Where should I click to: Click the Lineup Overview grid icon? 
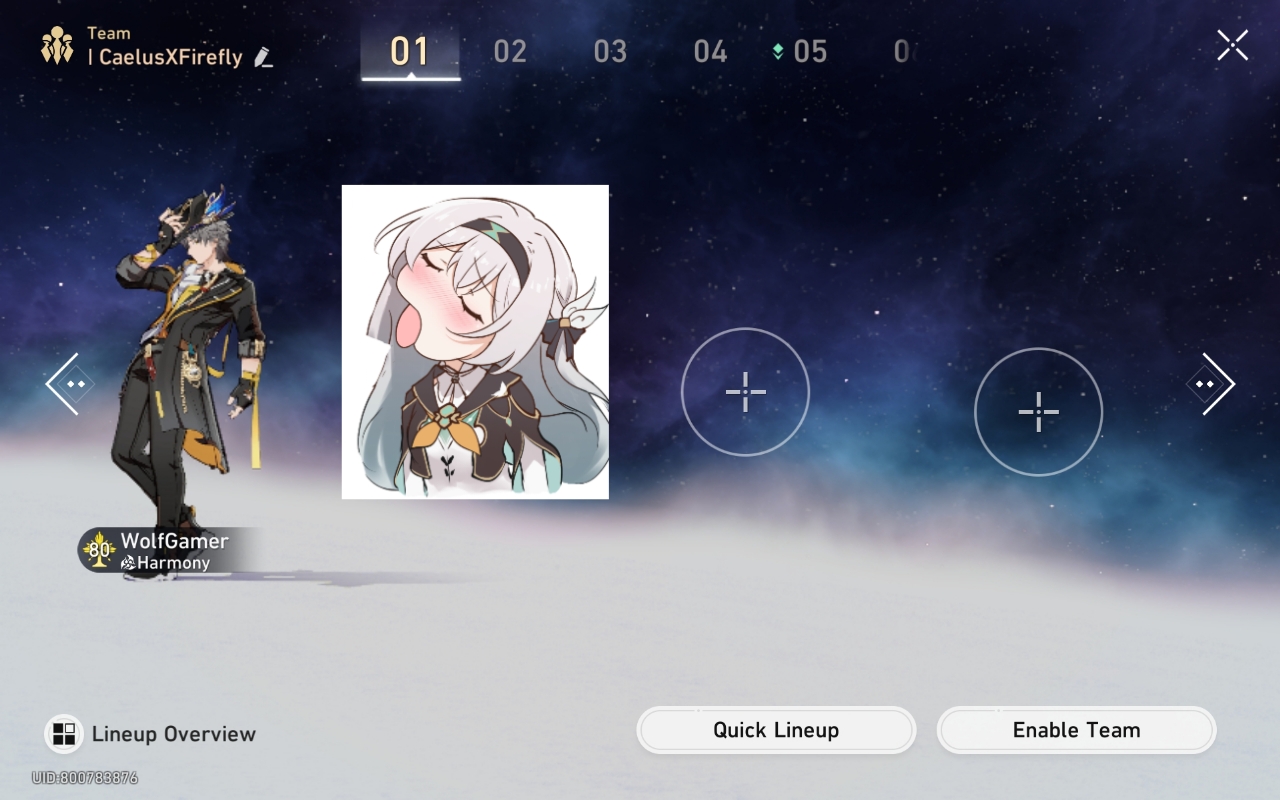[x=65, y=733]
